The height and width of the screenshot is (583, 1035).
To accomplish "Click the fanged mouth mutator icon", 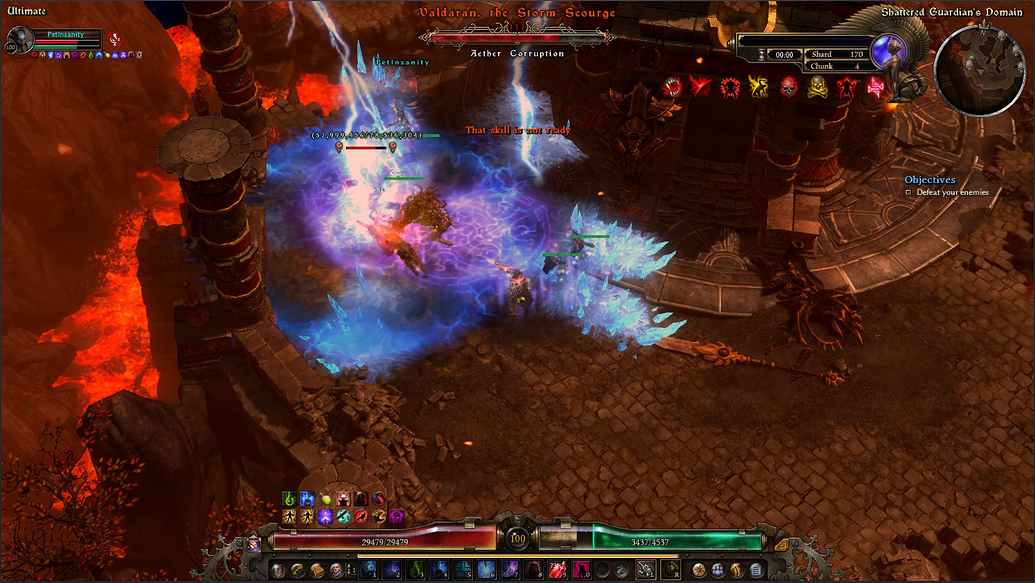I will pyautogui.click(x=672, y=87).
